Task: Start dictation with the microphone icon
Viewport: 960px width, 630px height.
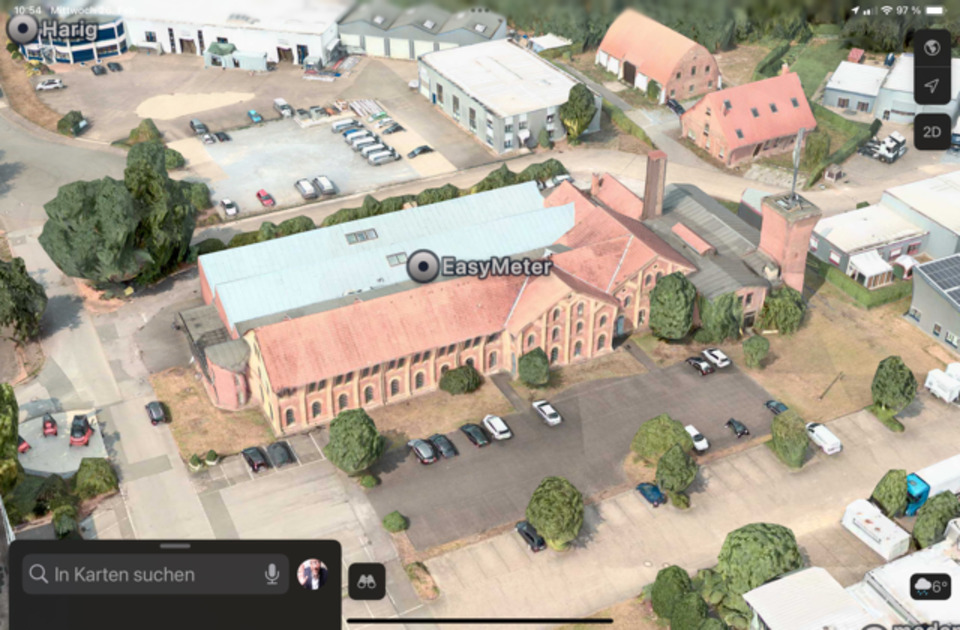Action: (x=271, y=574)
